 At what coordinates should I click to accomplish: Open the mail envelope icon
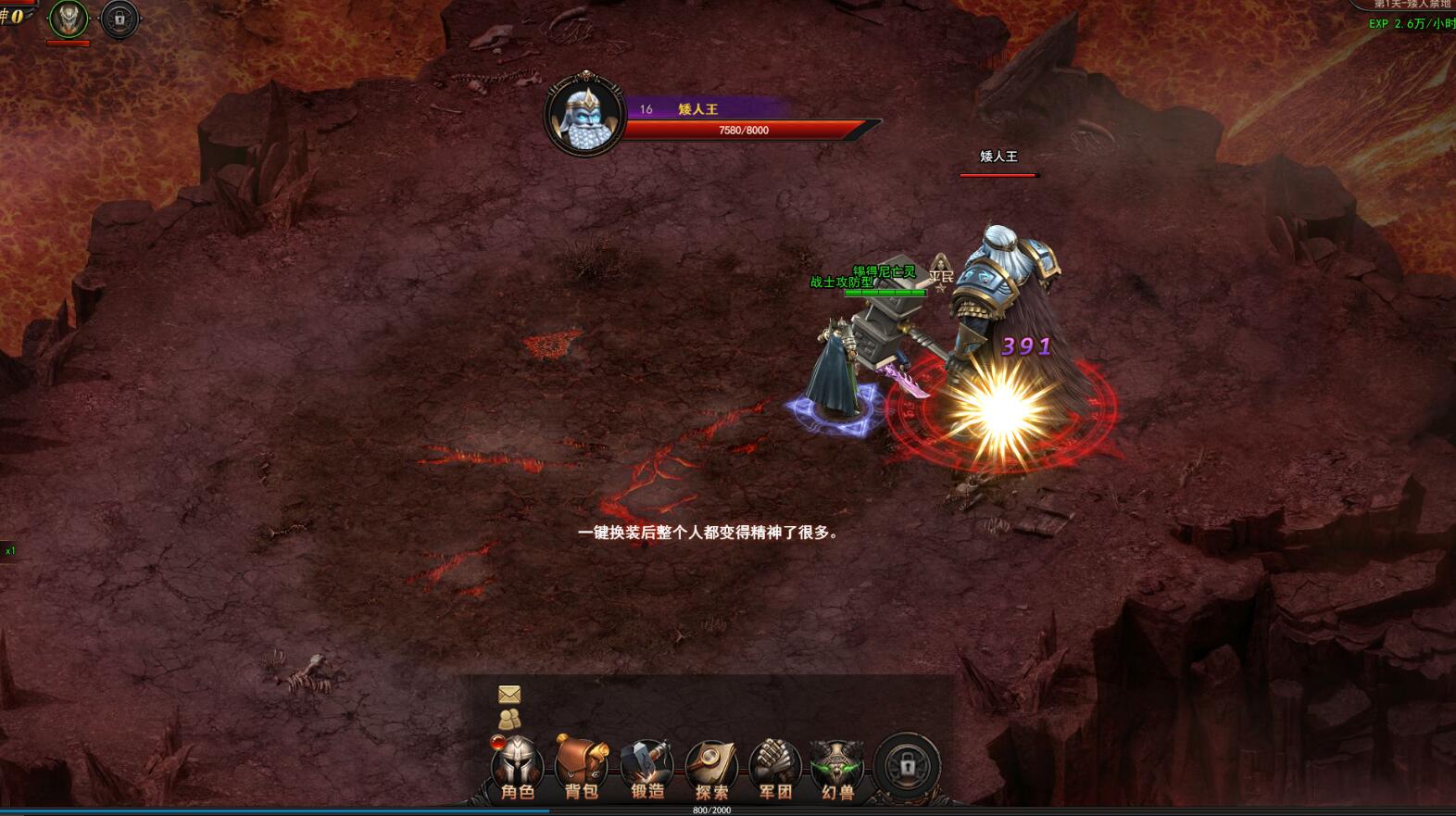click(509, 694)
